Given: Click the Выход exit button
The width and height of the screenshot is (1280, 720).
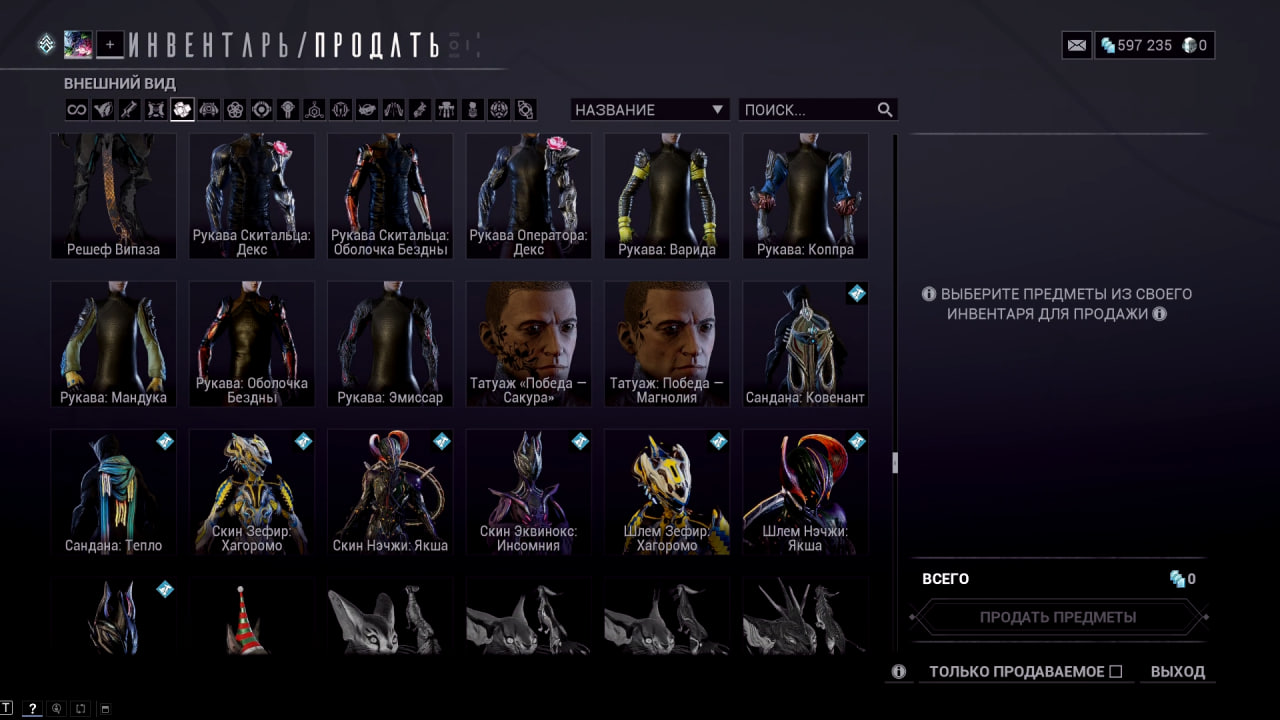Looking at the screenshot, I should (1177, 672).
